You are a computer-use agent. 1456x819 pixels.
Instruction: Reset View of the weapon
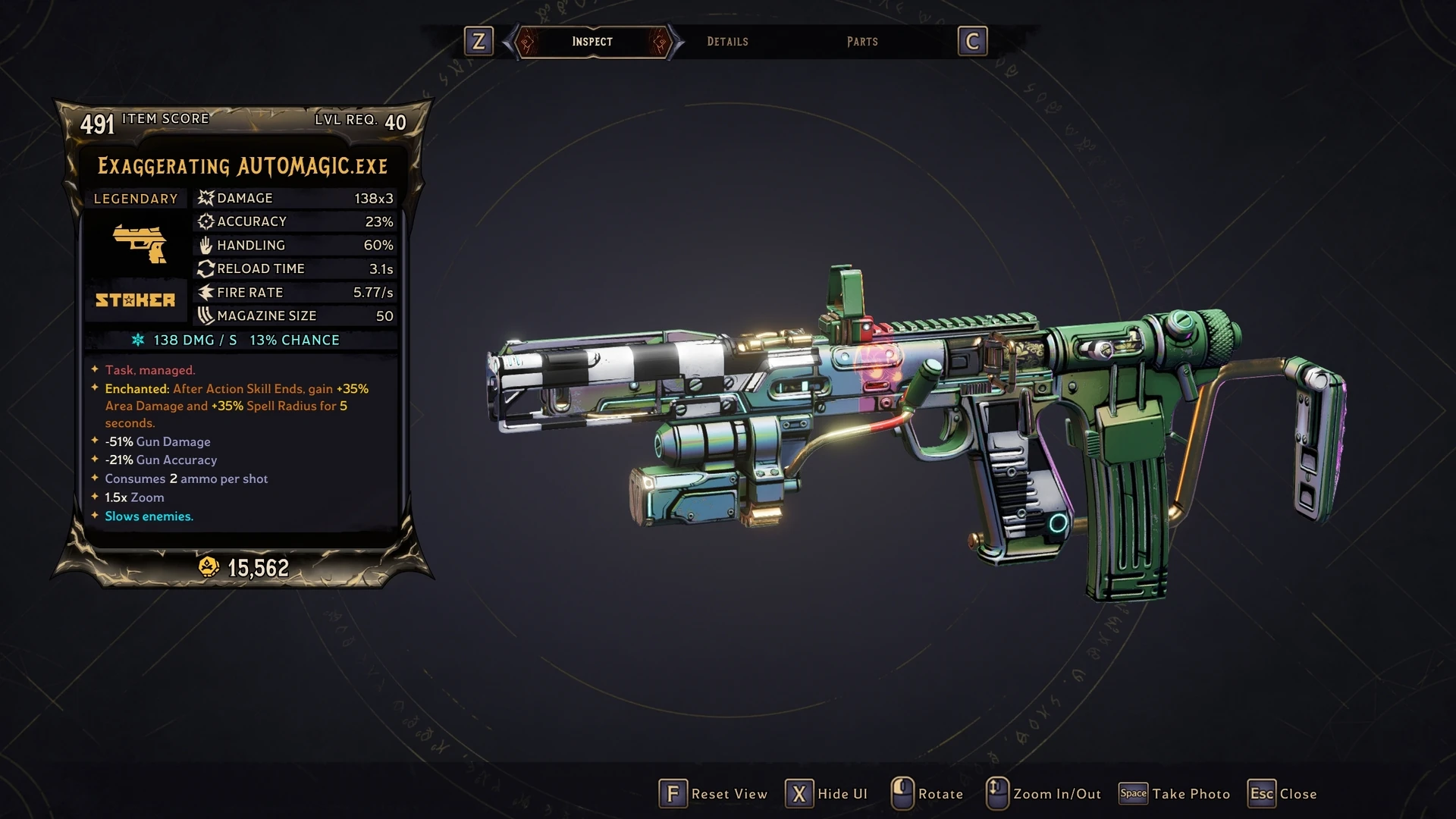point(713,794)
